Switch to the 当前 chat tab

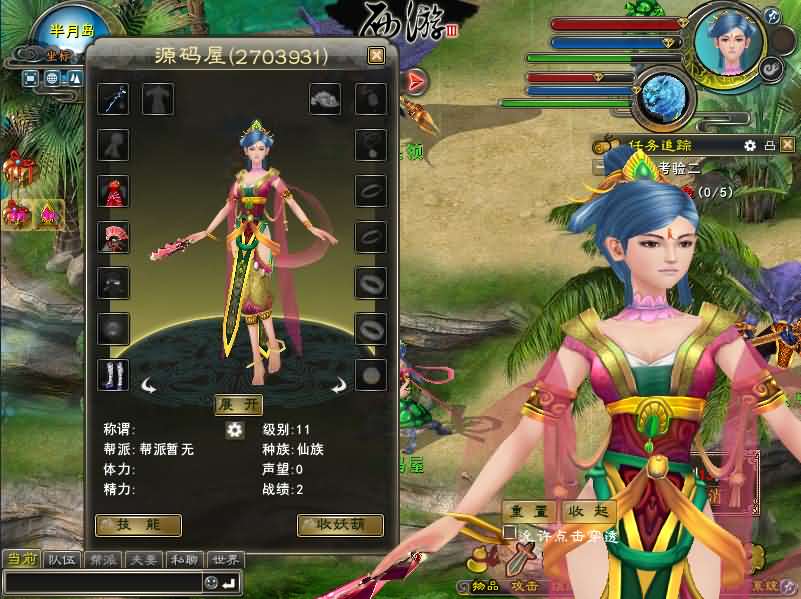(x=21, y=560)
